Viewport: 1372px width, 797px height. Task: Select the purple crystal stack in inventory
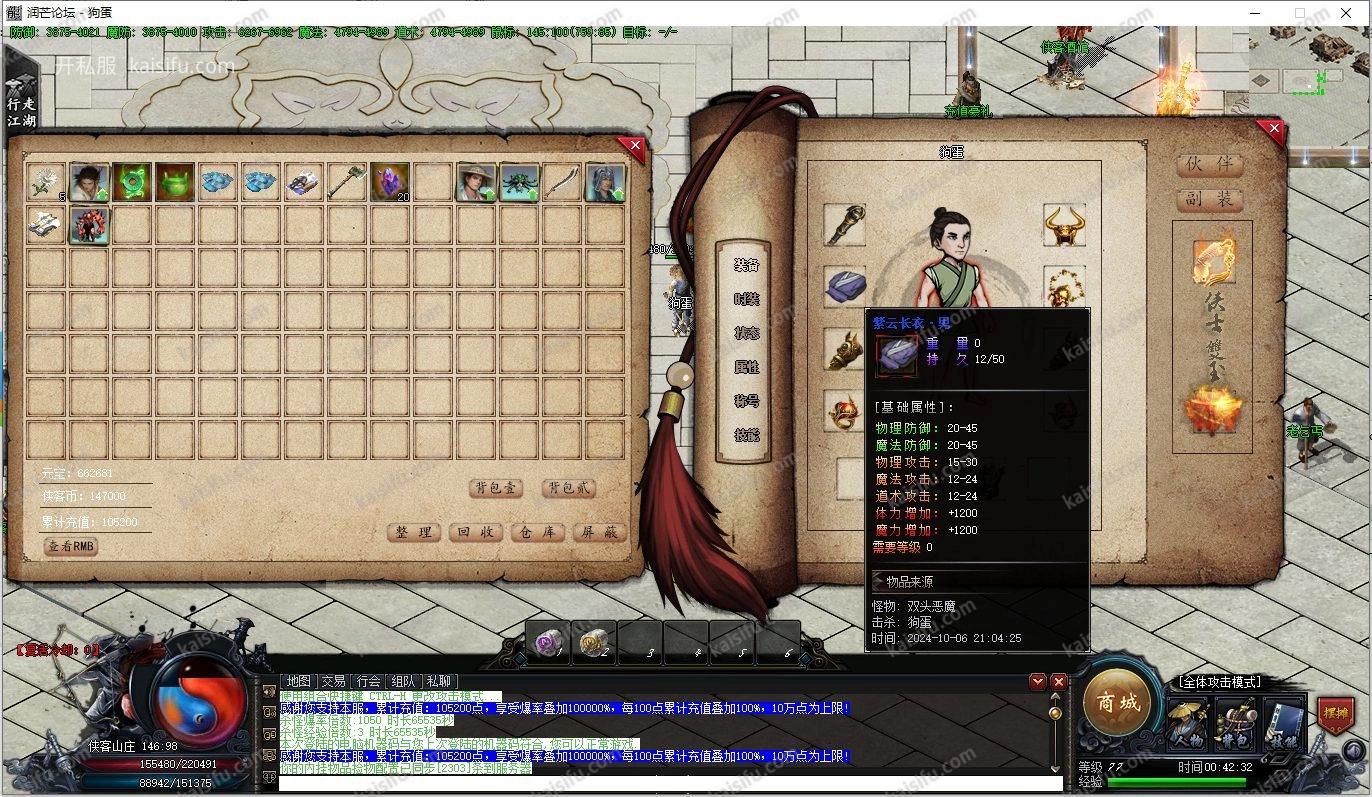(x=389, y=182)
